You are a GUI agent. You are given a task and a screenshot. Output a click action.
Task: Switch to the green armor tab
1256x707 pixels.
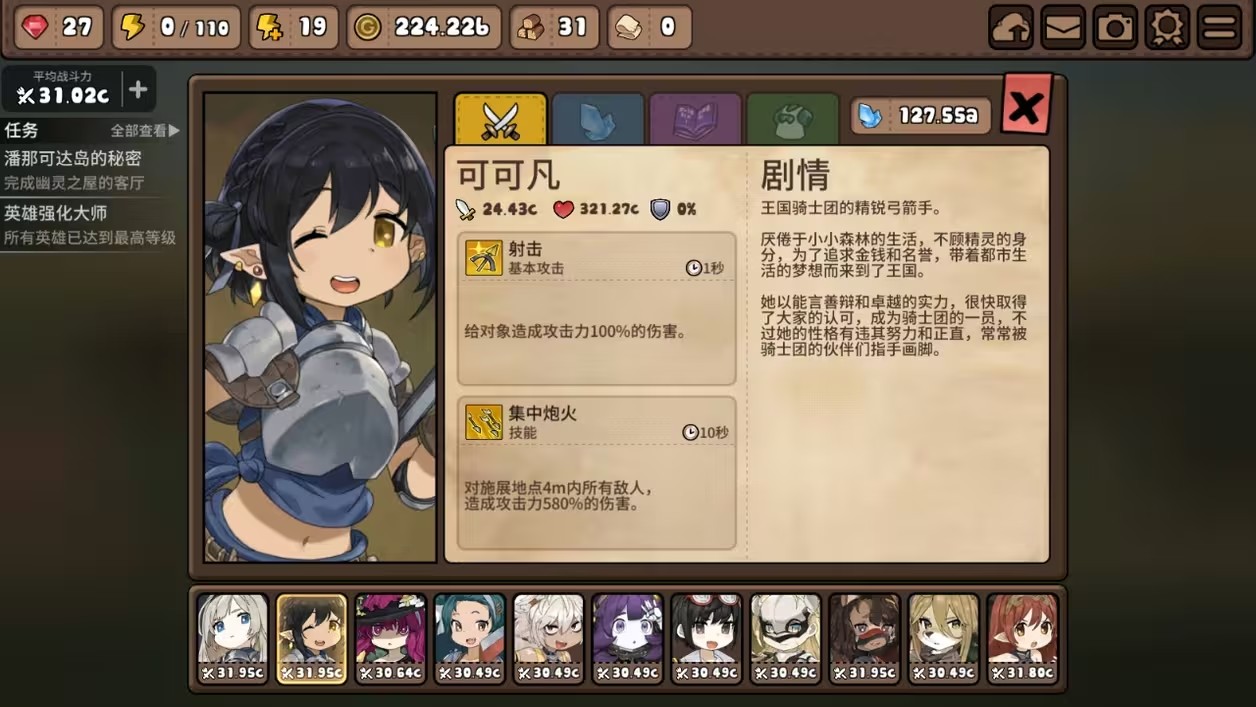792,120
